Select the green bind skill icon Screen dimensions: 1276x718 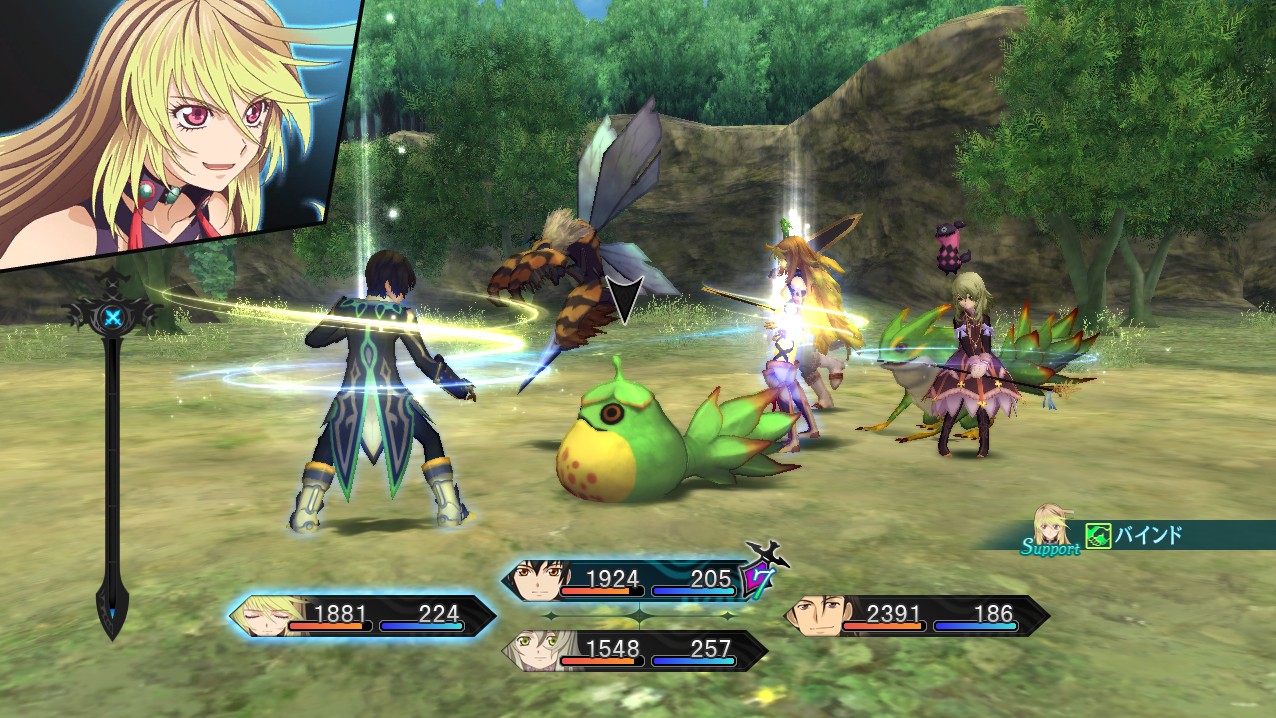tap(1098, 536)
